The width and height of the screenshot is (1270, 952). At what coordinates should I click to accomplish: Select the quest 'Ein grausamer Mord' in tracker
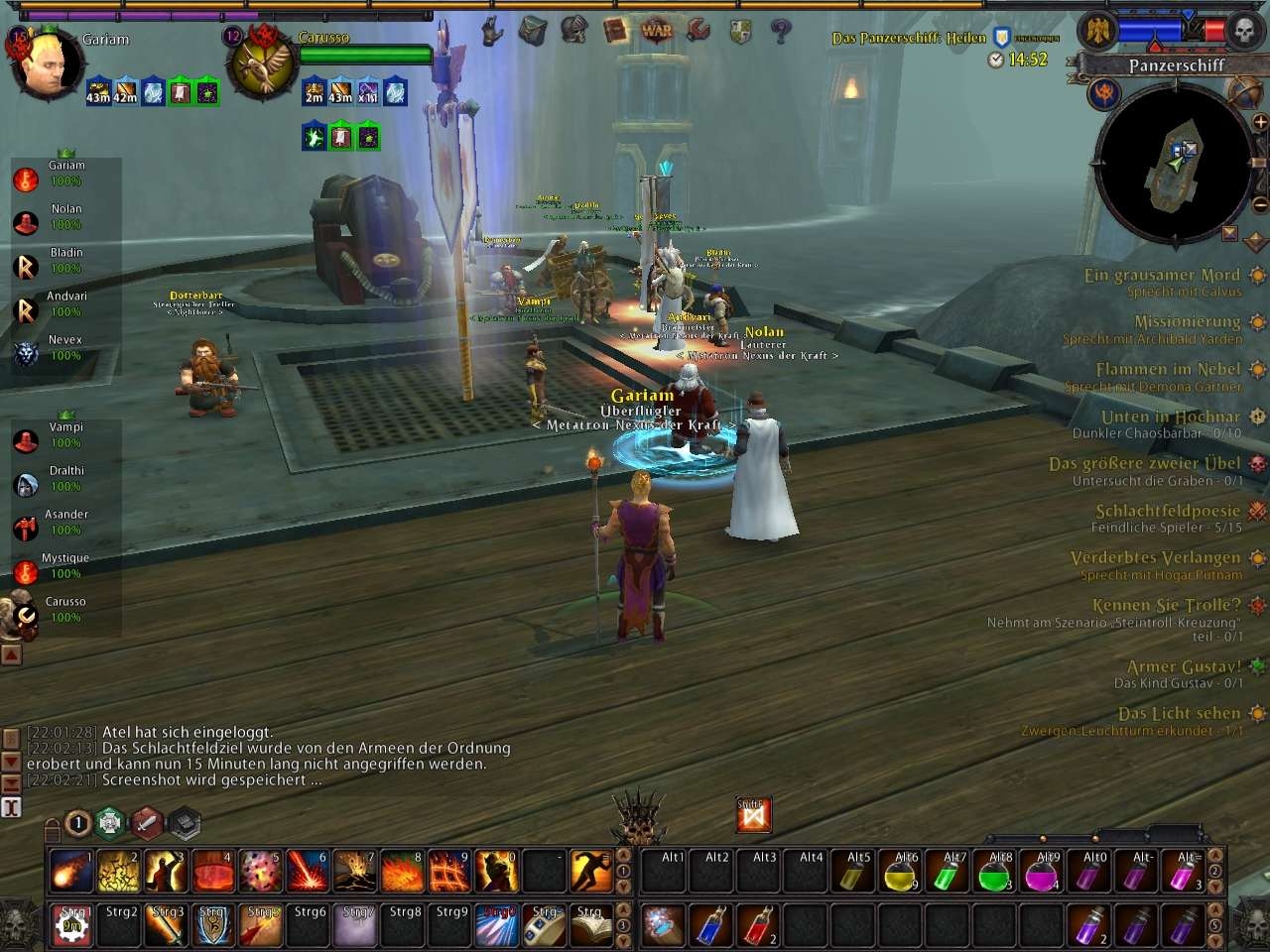pyautogui.click(x=1162, y=276)
